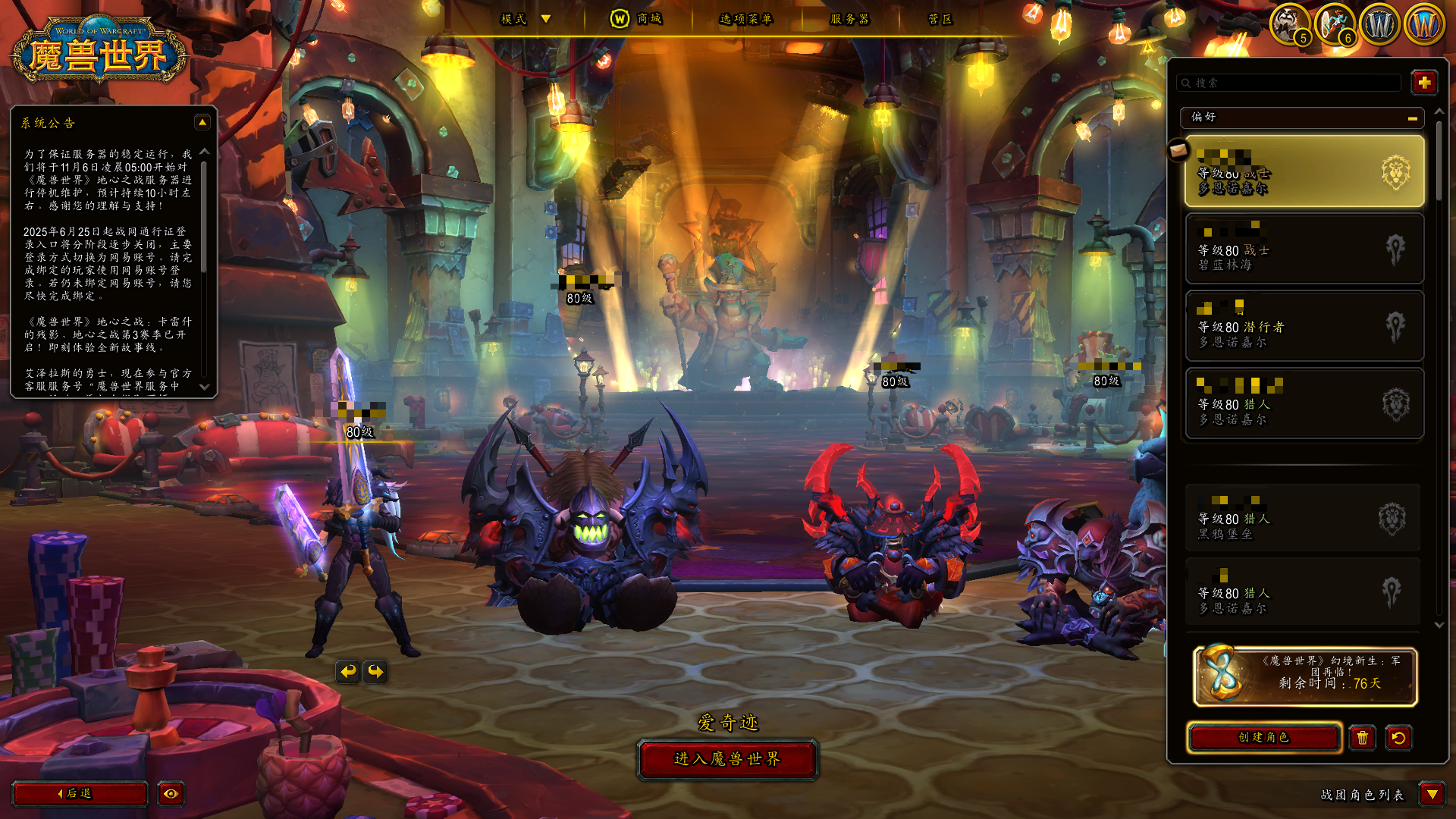The width and height of the screenshot is (1456, 819).
Task: Select the level 80 hunter on 黑鸦堡垒
Action: [x=1303, y=519]
